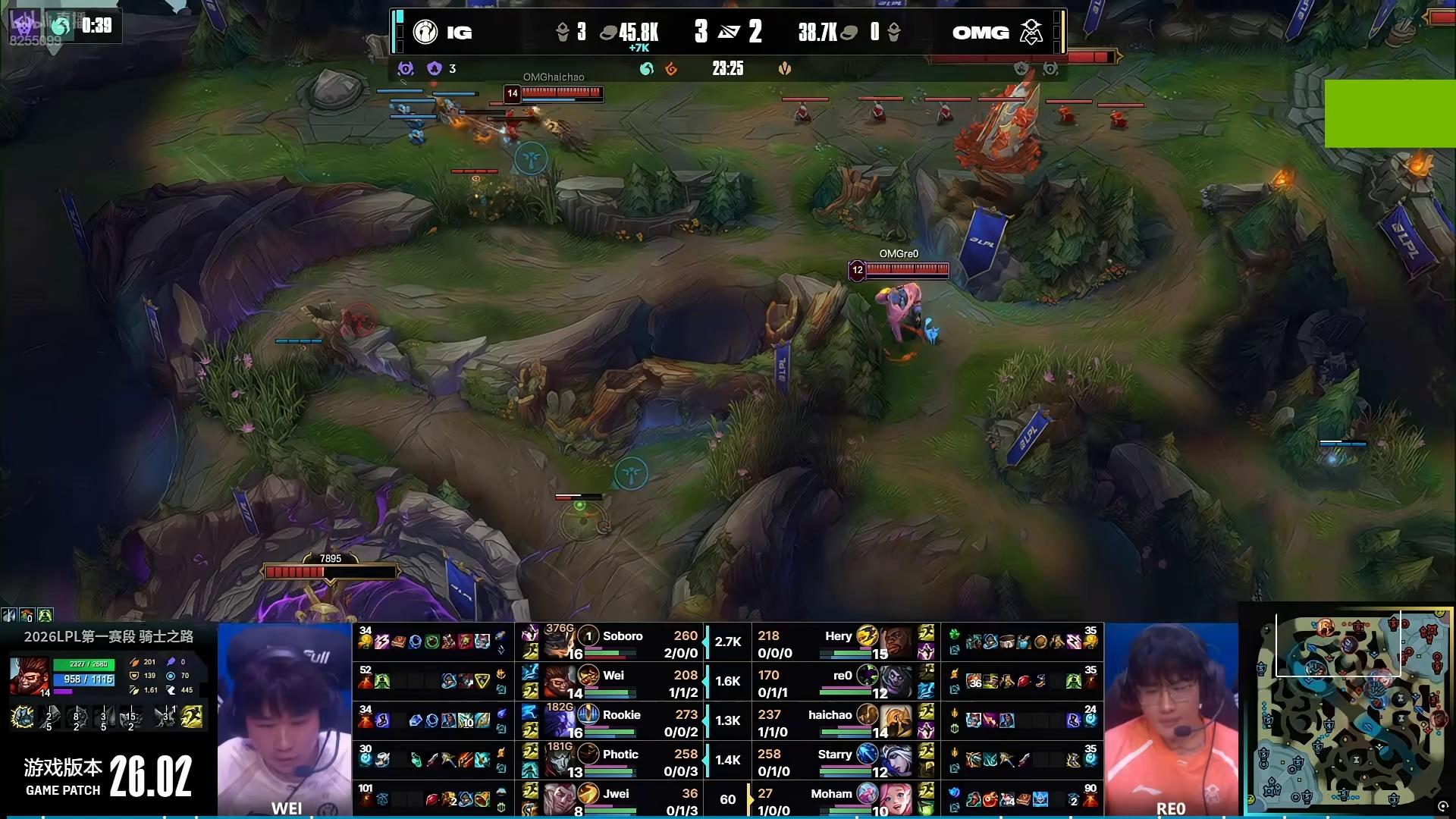Screen dimensions: 1456x819
Task: Click the OMG team logo
Action: pos(1031,32)
